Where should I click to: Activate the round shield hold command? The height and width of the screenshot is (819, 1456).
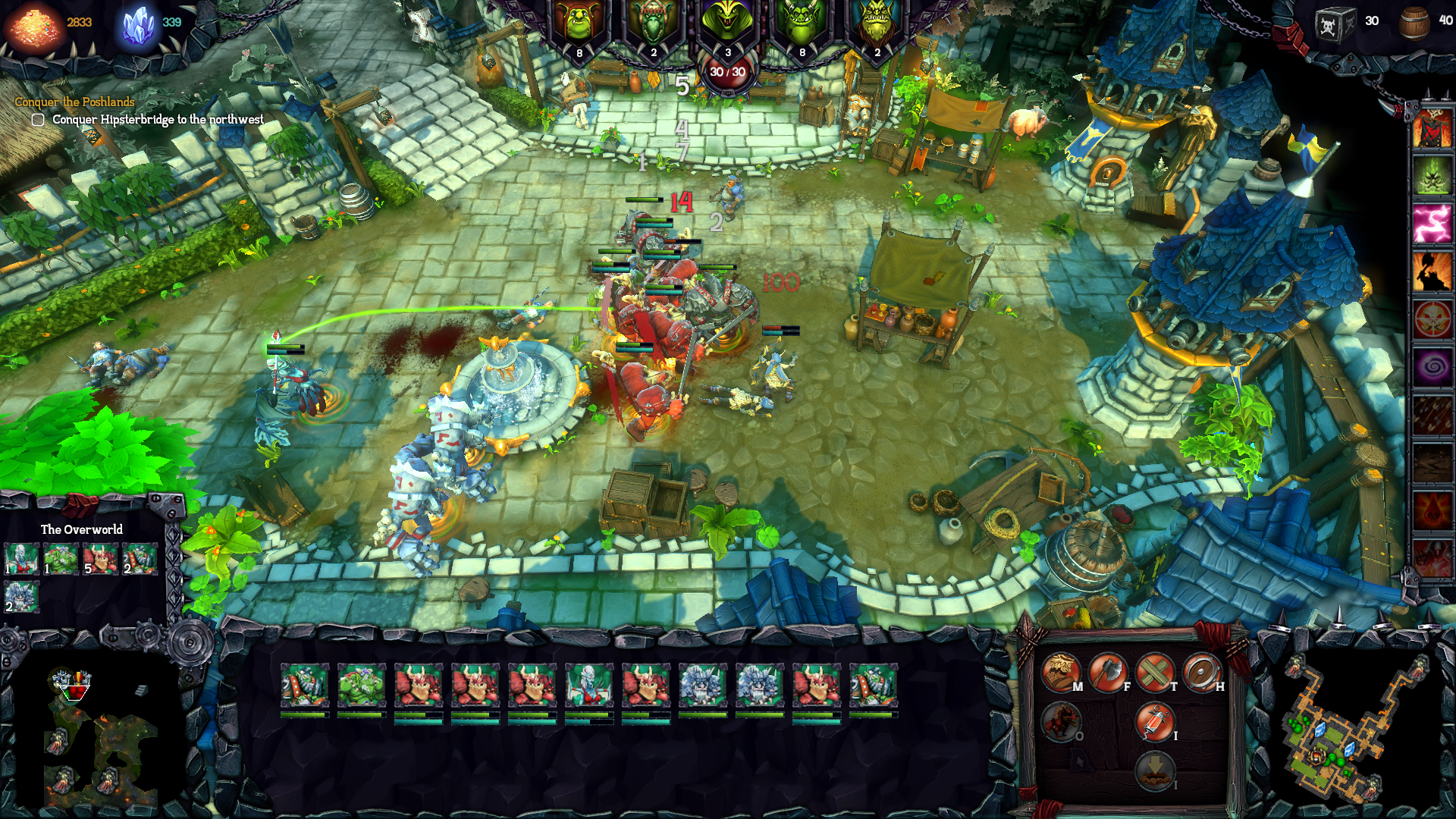click(1201, 671)
